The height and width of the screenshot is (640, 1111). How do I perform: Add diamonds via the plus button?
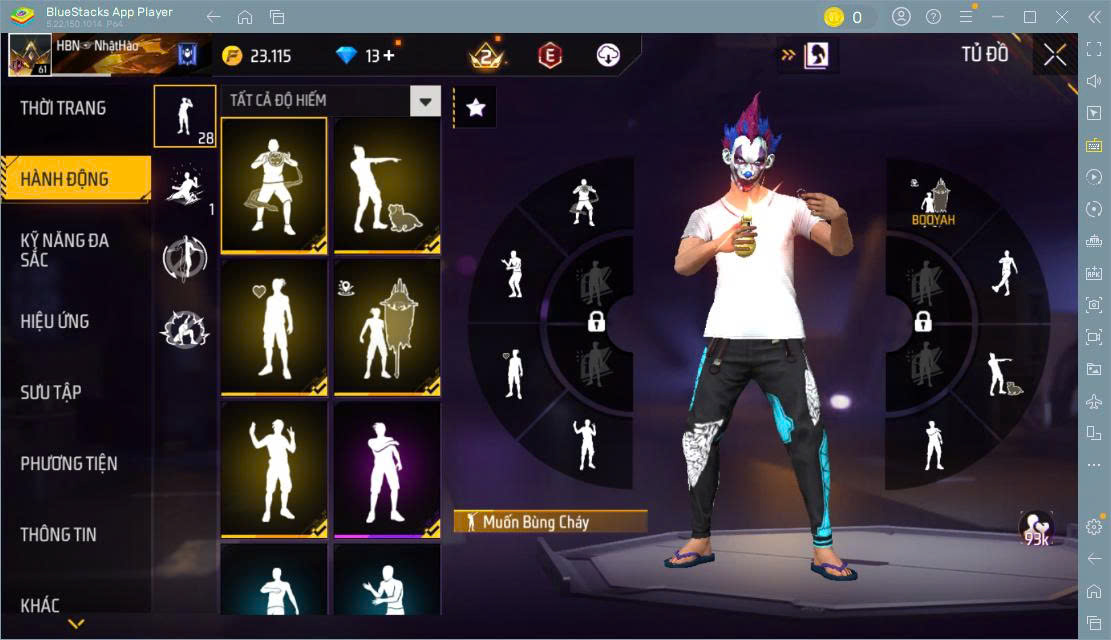(388, 56)
